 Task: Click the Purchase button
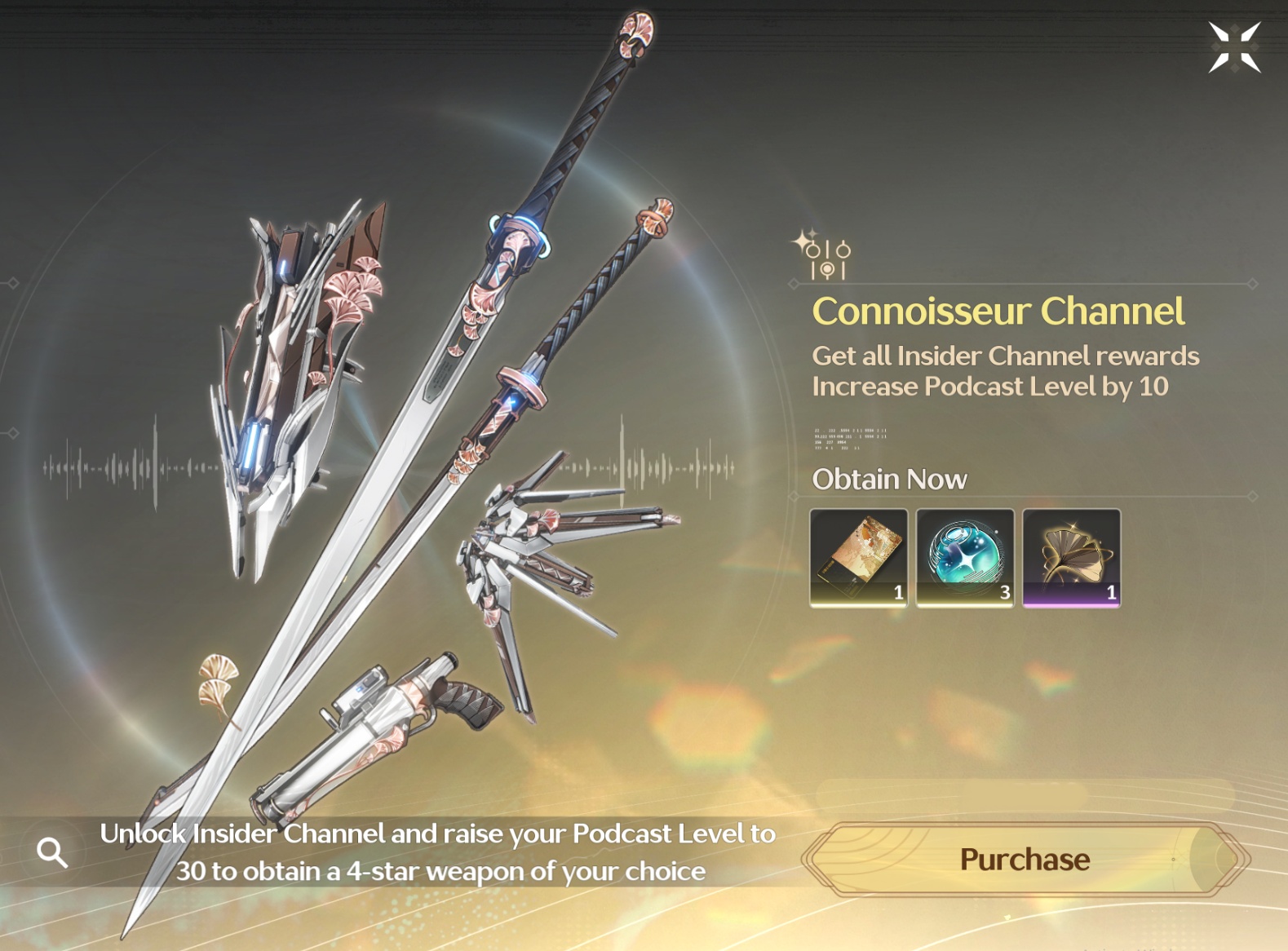(x=1025, y=859)
